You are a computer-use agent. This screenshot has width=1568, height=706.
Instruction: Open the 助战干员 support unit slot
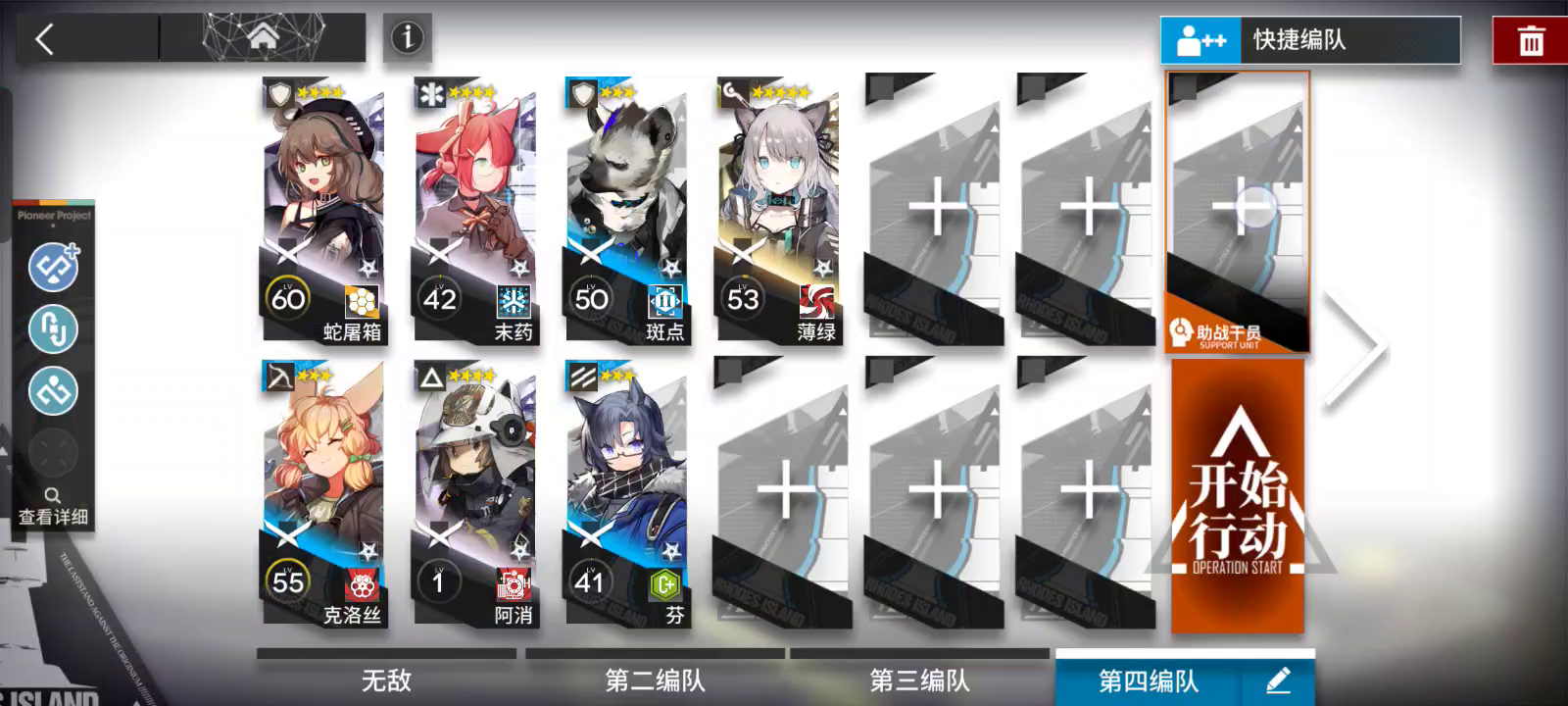(1238, 211)
